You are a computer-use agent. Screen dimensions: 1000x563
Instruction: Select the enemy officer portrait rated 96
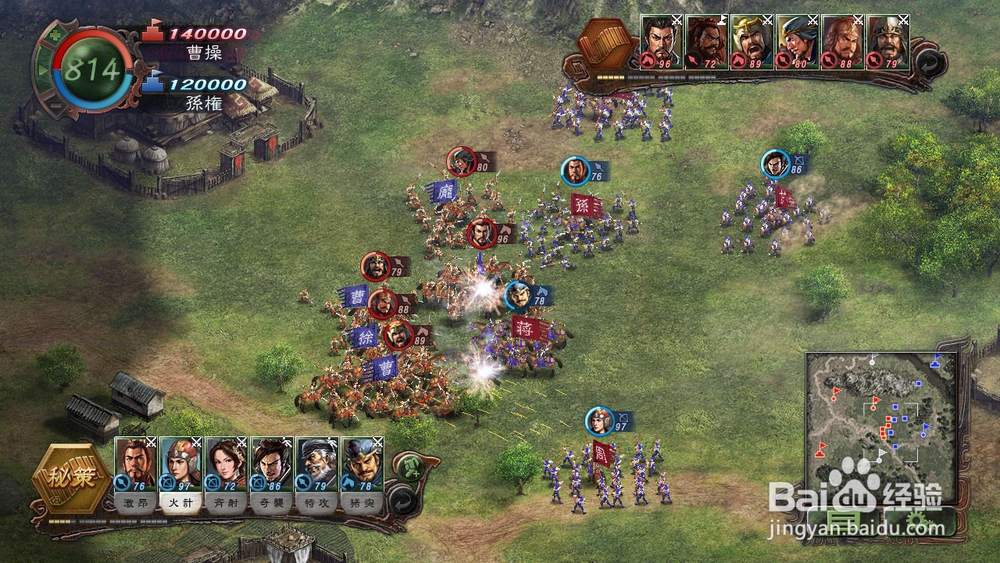point(660,40)
